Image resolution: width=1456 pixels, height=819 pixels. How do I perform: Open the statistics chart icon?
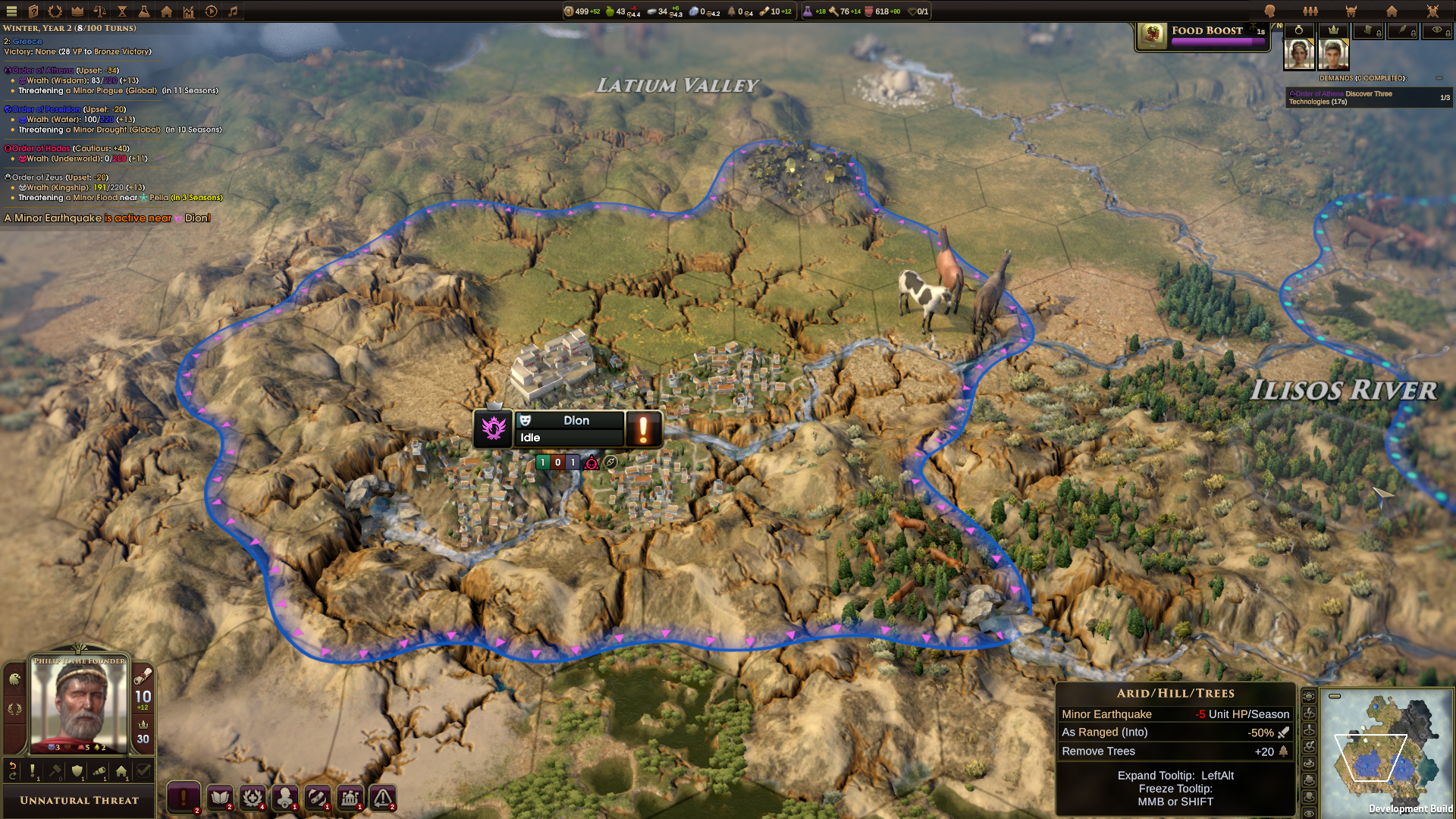[187, 11]
